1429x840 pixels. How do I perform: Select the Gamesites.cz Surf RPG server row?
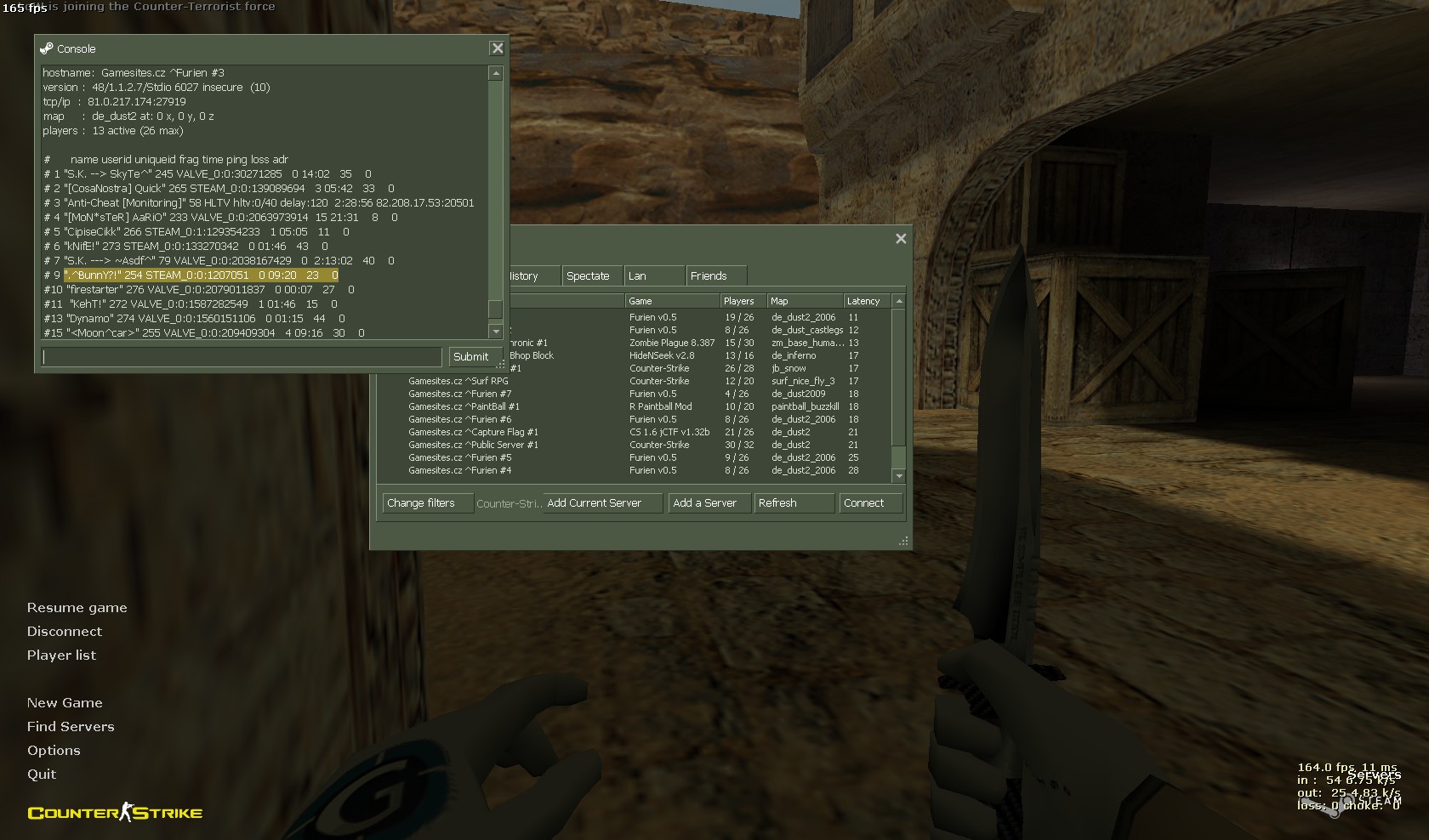tap(458, 381)
